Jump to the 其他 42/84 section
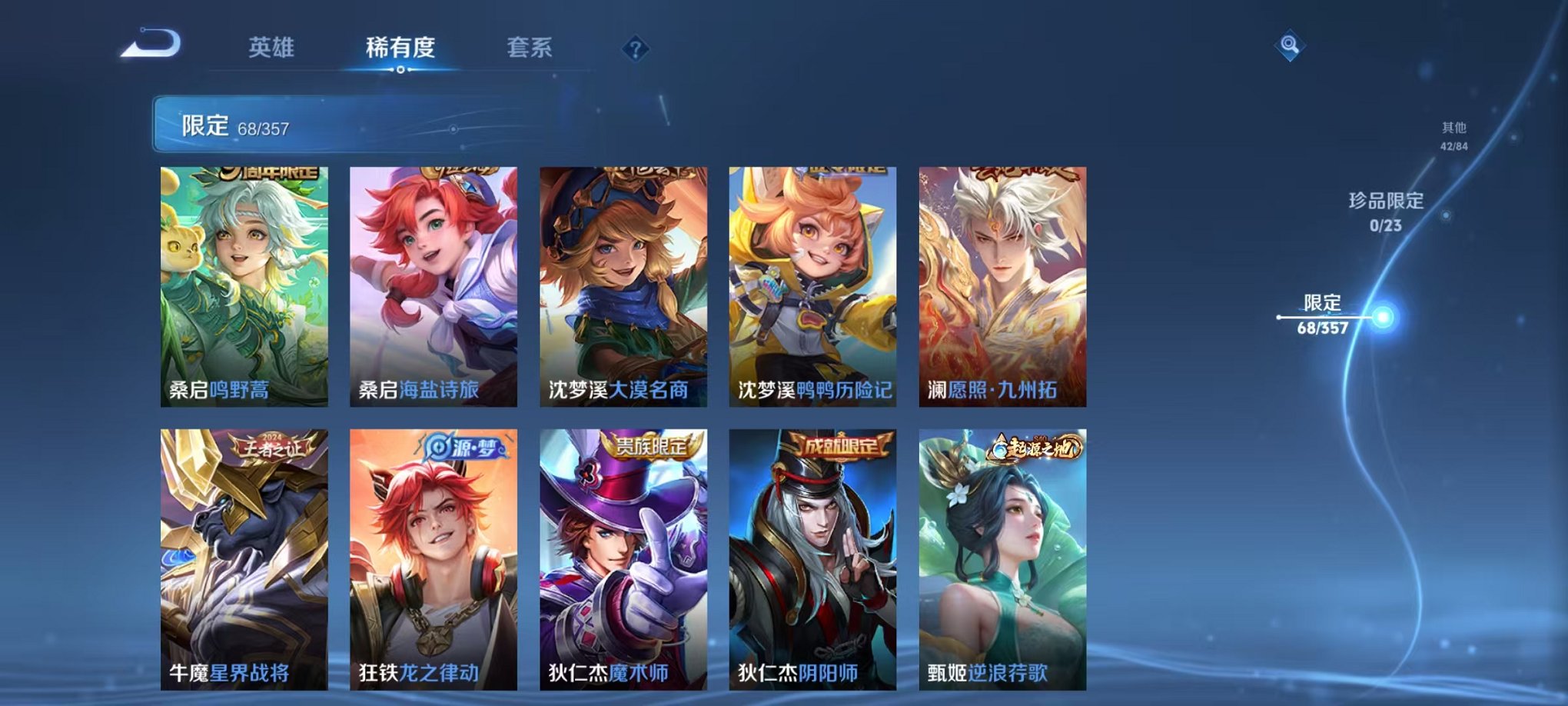Image resolution: width=1568 pixels, height=706 pixels. click(x=1453, y=135)
